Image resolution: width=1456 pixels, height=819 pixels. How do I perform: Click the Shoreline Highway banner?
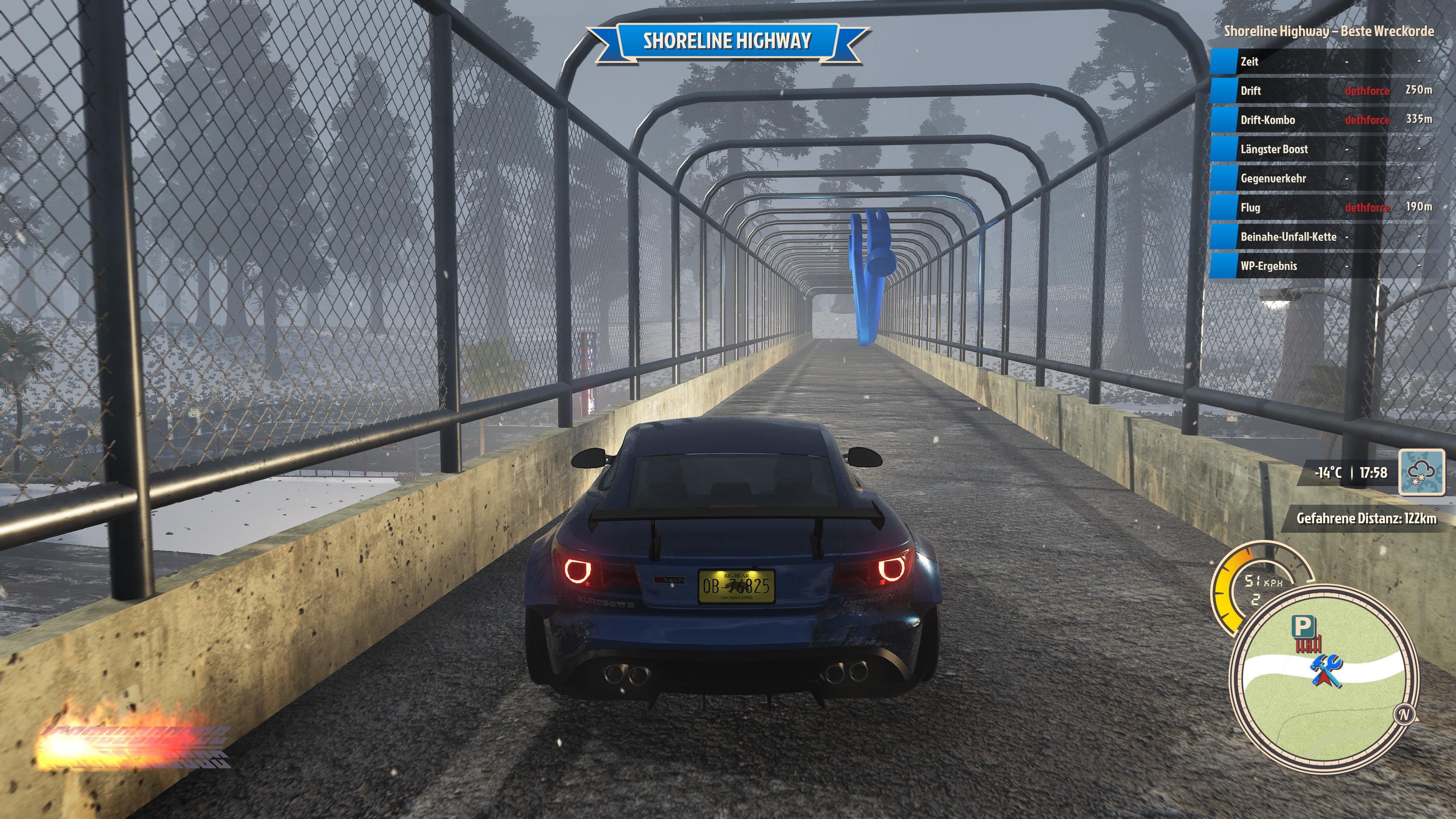[x=728, y=41]
